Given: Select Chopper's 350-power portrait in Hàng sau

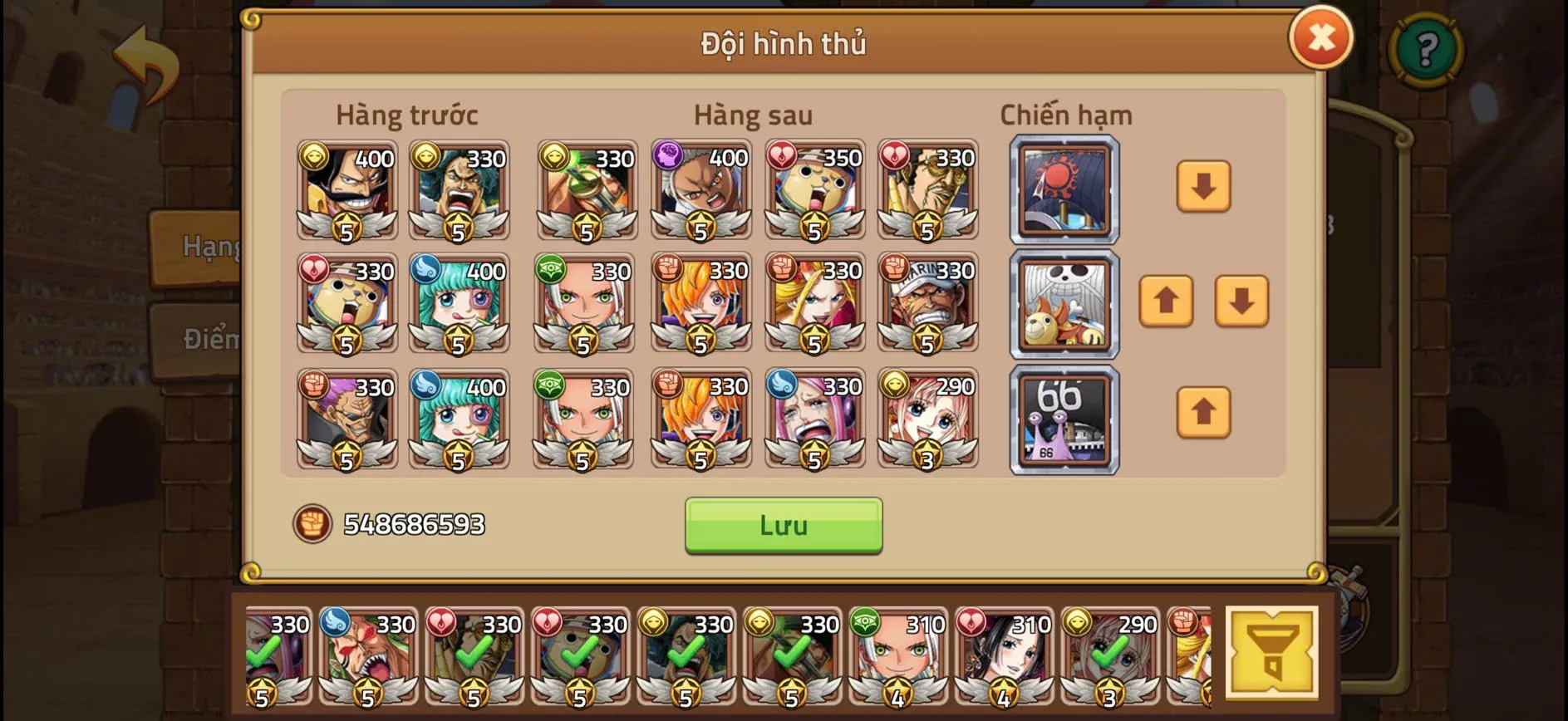Looking at the screenshot, I should 815,191.
